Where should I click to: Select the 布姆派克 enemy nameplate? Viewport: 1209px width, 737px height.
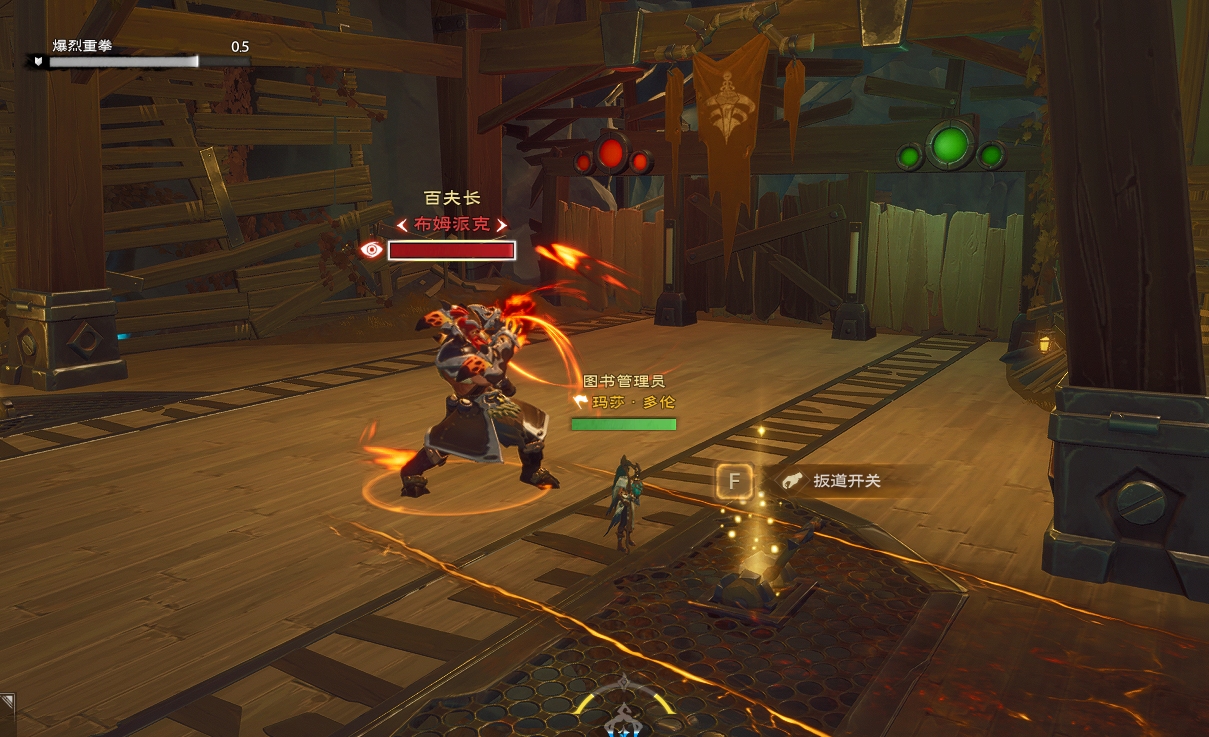pyautogui.click(x=452, y=225)
